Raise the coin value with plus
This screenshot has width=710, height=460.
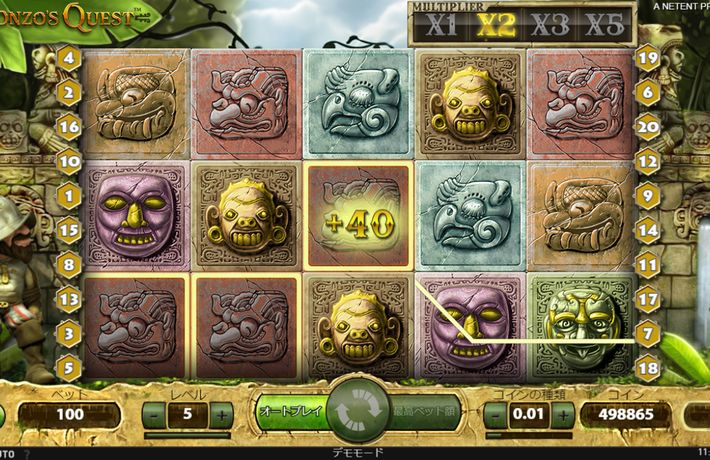pos(561,414)
